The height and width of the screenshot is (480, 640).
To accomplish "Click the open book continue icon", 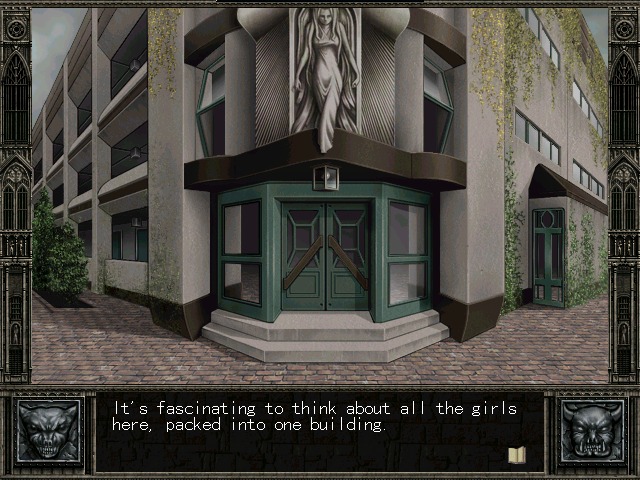I will click(x=517, y=455).
